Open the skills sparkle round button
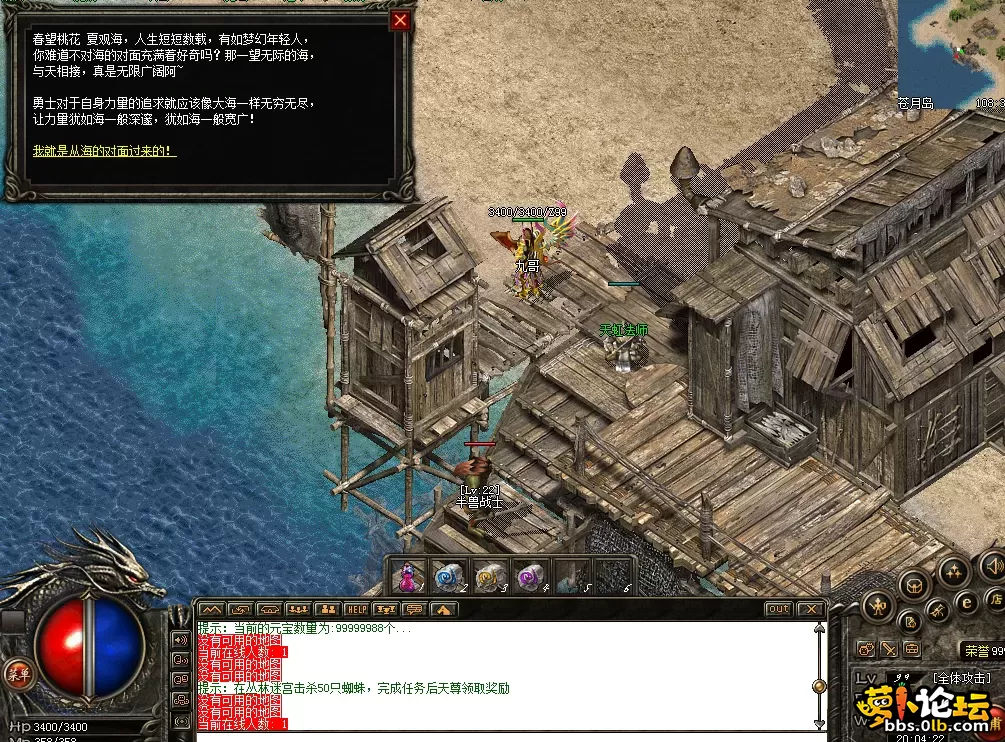The image size is (1005, 742). (x=952, y=573)
